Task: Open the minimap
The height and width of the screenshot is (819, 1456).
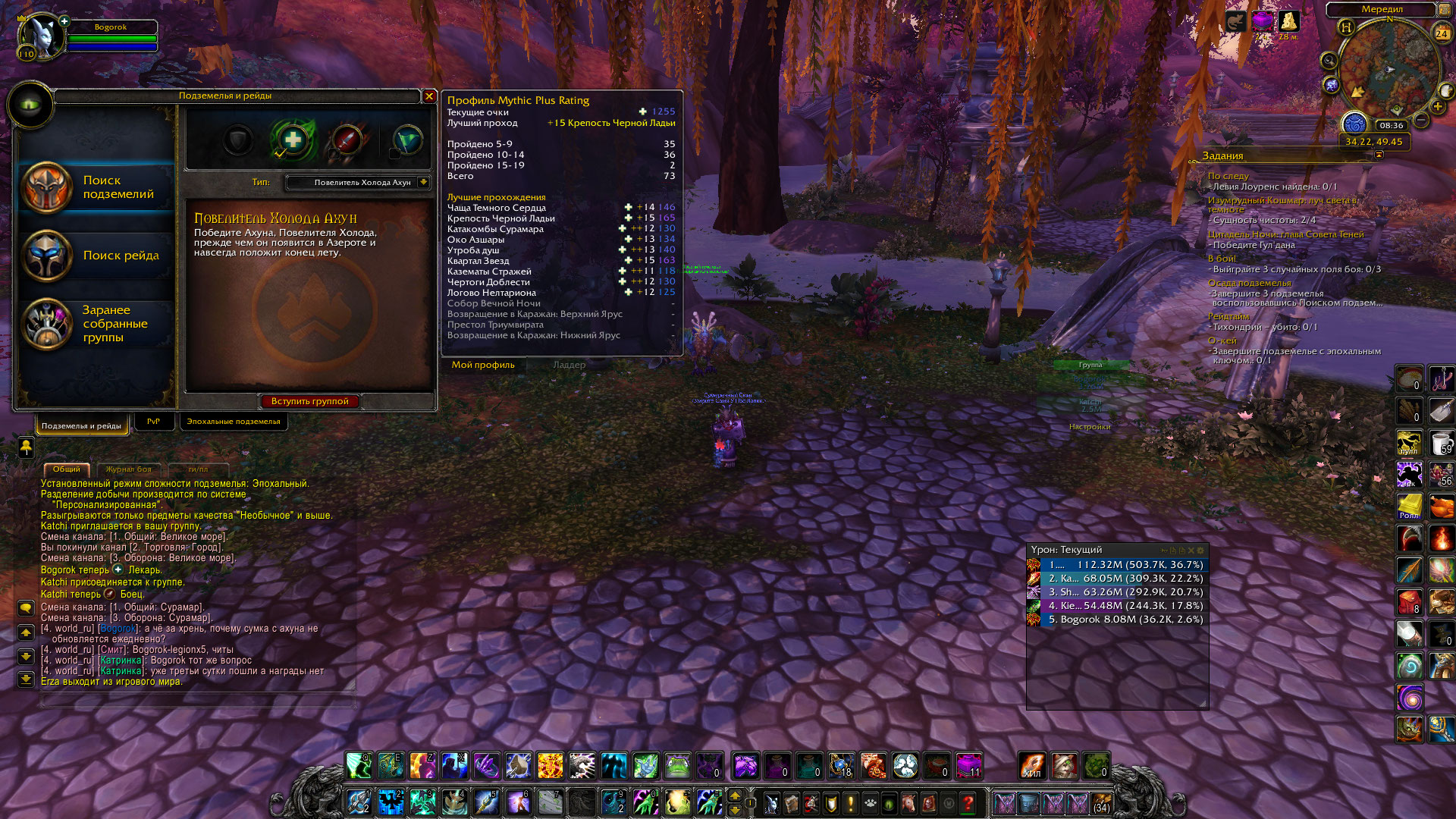Action: coord(1389,70)
